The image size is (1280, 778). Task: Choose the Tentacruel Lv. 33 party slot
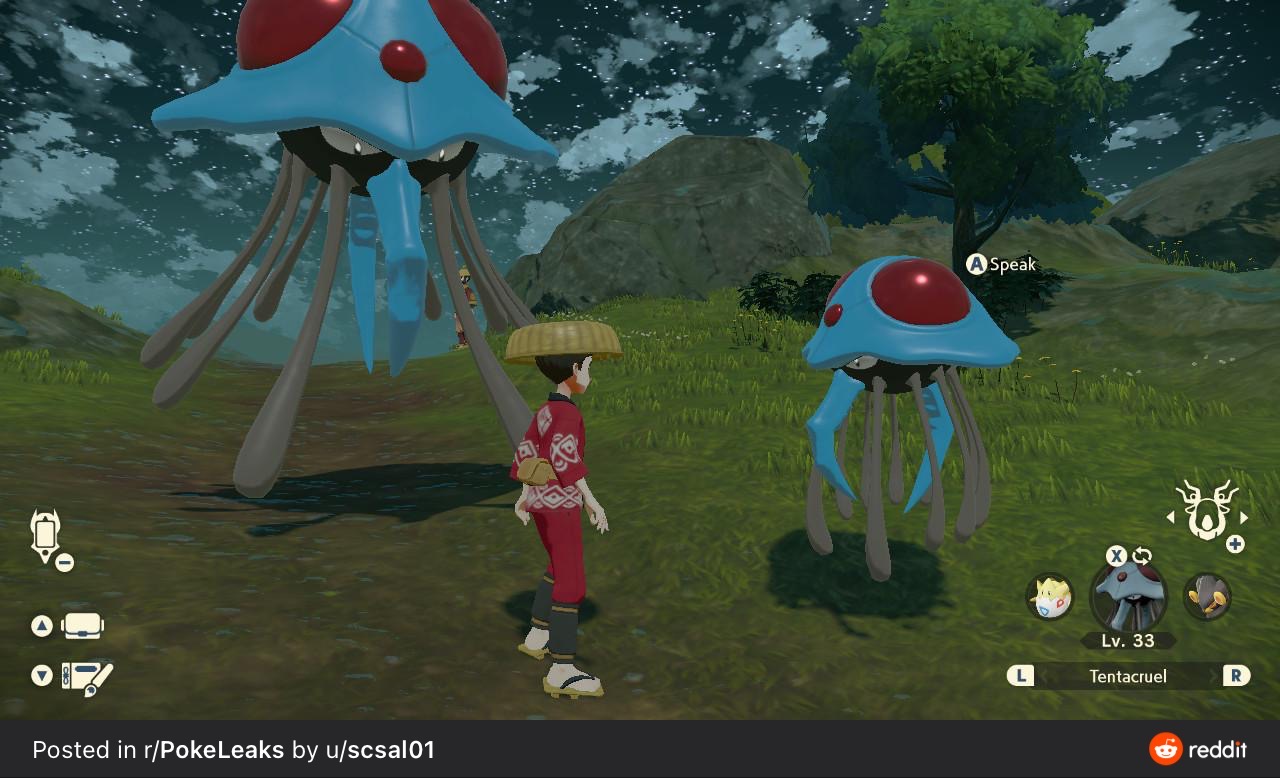click(1128, 598)
